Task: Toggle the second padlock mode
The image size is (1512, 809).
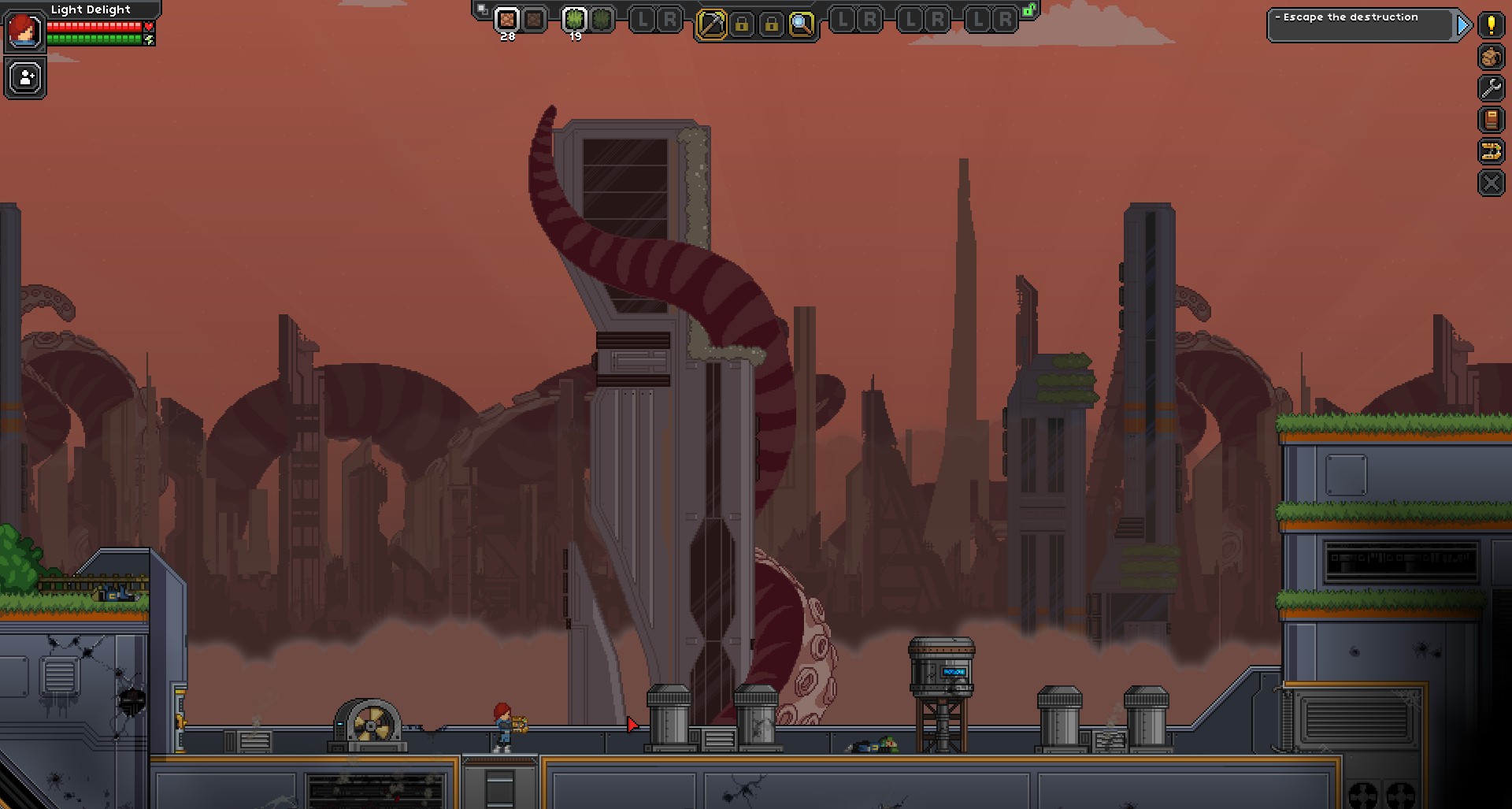Action: point(773,22)
